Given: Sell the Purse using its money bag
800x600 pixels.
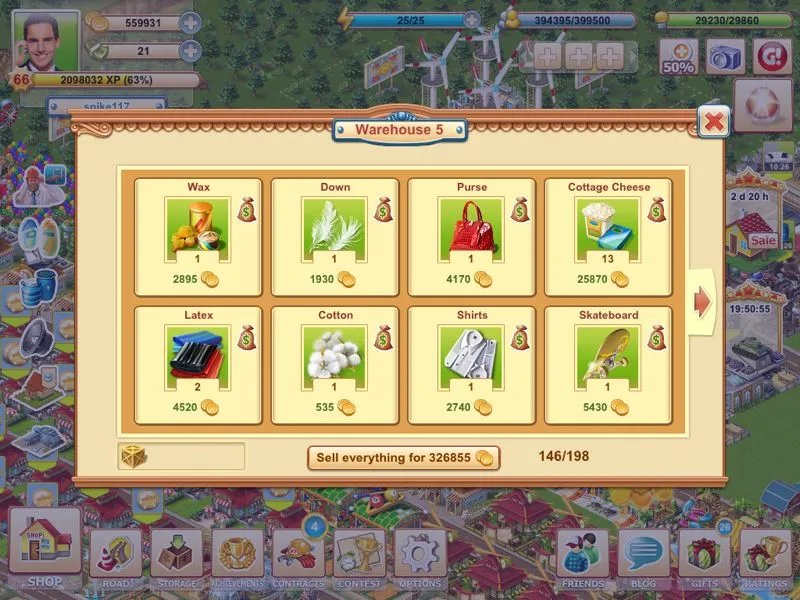Looking at the screenshot, I should (520, 209).
